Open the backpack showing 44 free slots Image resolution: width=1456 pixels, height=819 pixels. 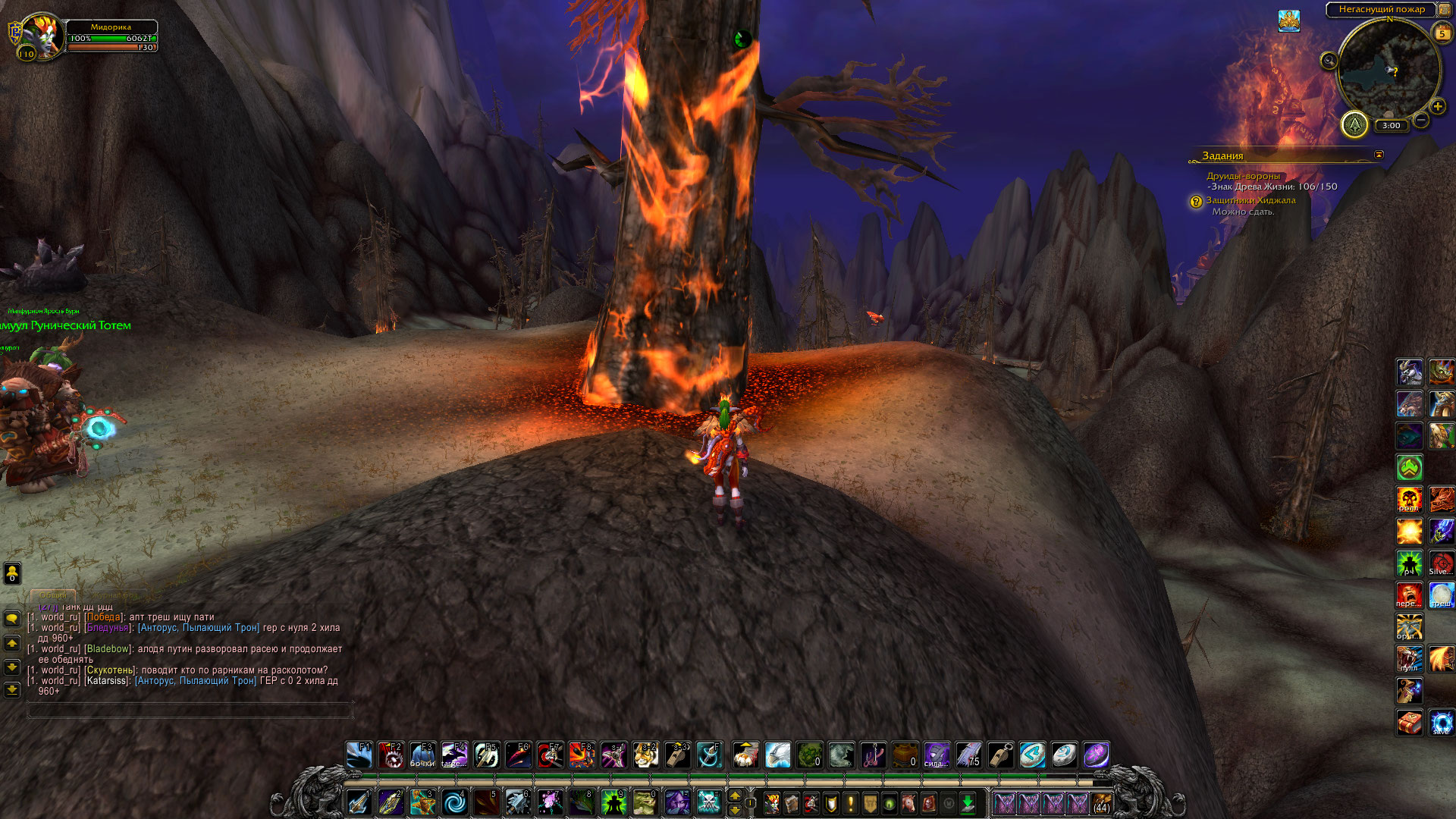tap(1101, 803)
